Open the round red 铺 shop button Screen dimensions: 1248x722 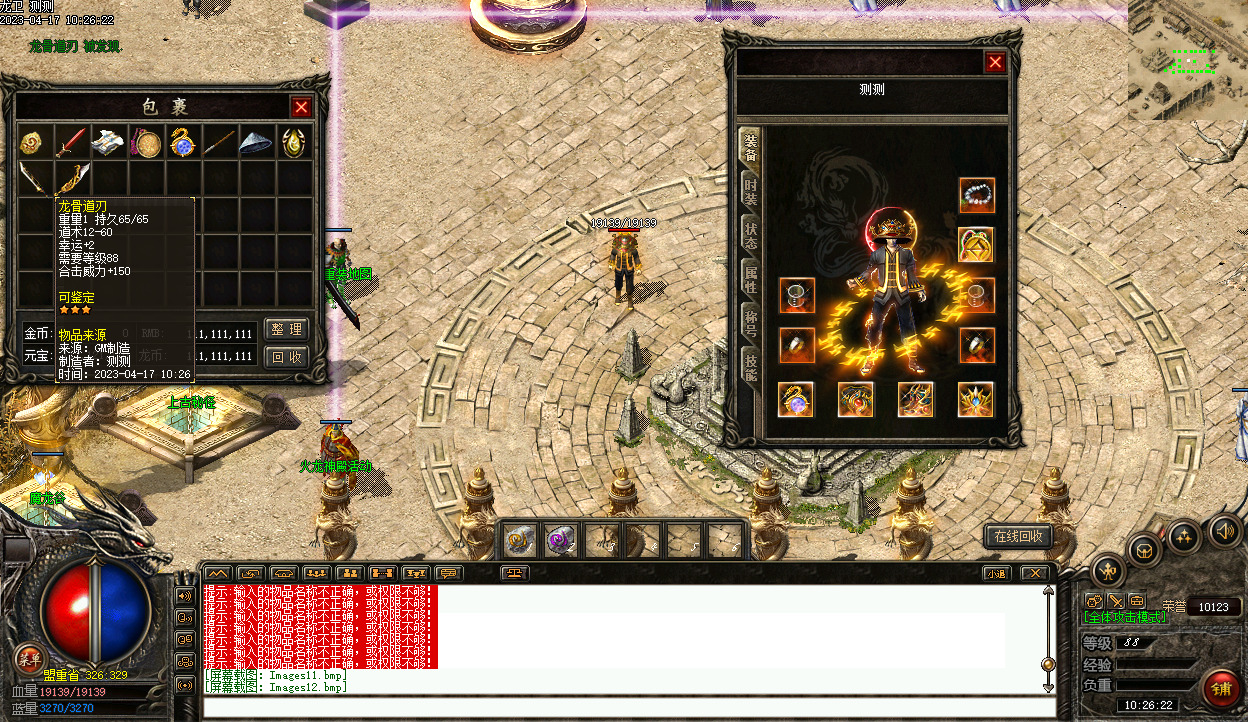pos(1221,688)
